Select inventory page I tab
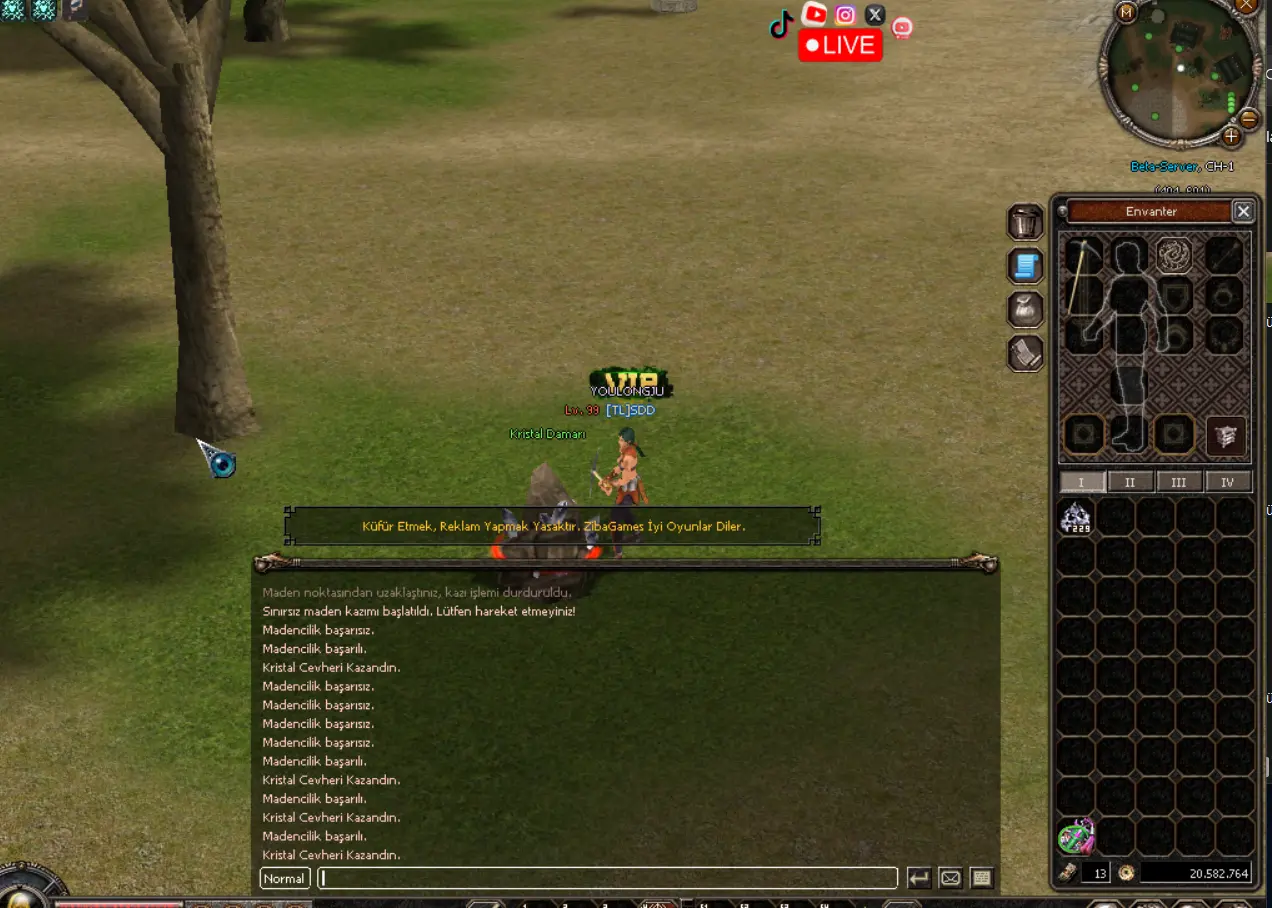This screenshot has height=908, width=1272. pos(1082,482)
